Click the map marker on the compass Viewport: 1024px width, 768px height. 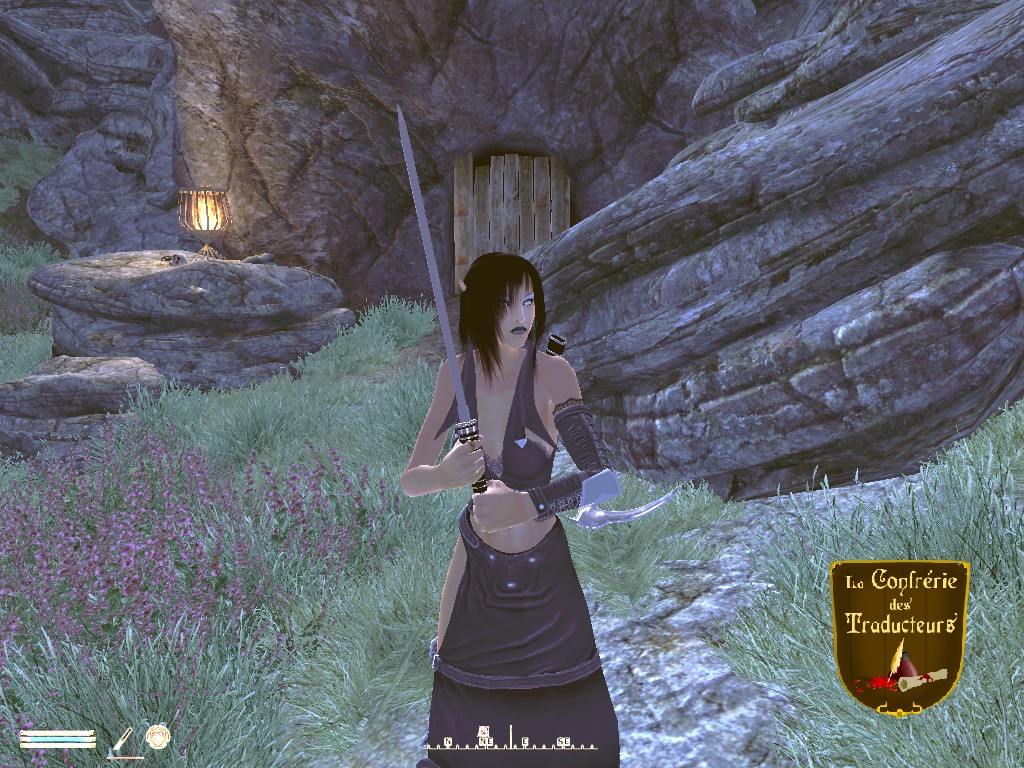[x=484, y=731]
